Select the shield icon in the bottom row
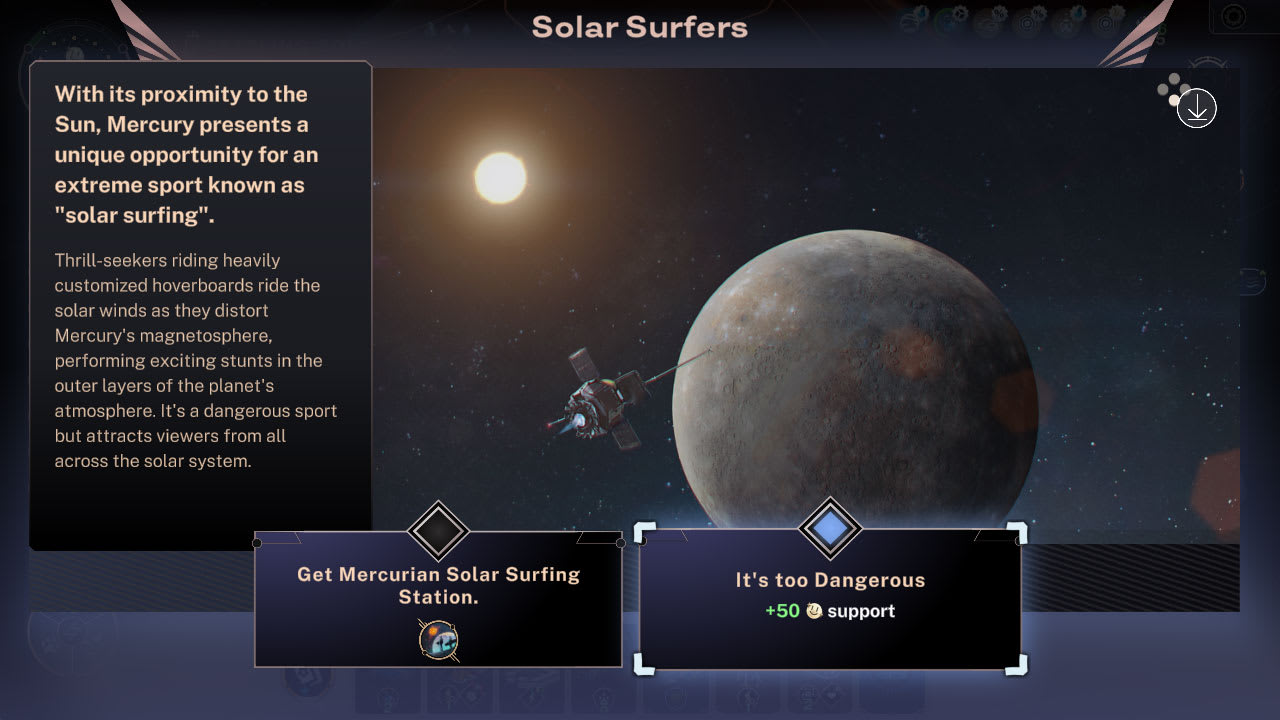This screenshot has width=1280, height=720. [675, 691]
